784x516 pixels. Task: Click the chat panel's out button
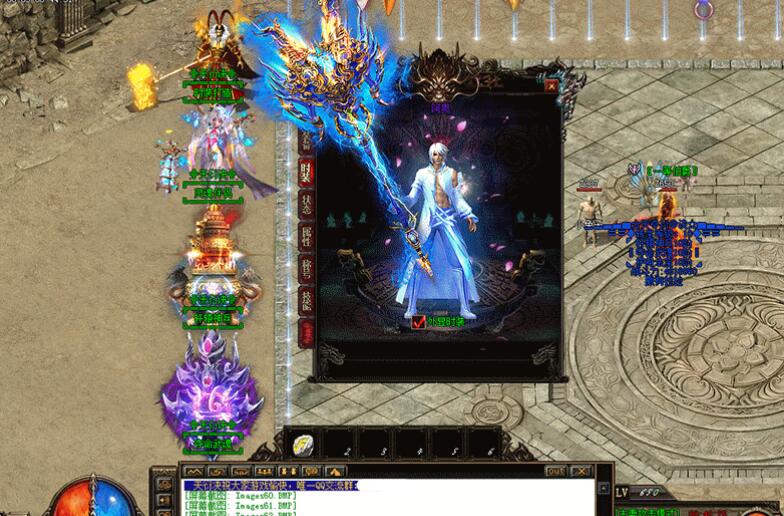tap(556, 470)
